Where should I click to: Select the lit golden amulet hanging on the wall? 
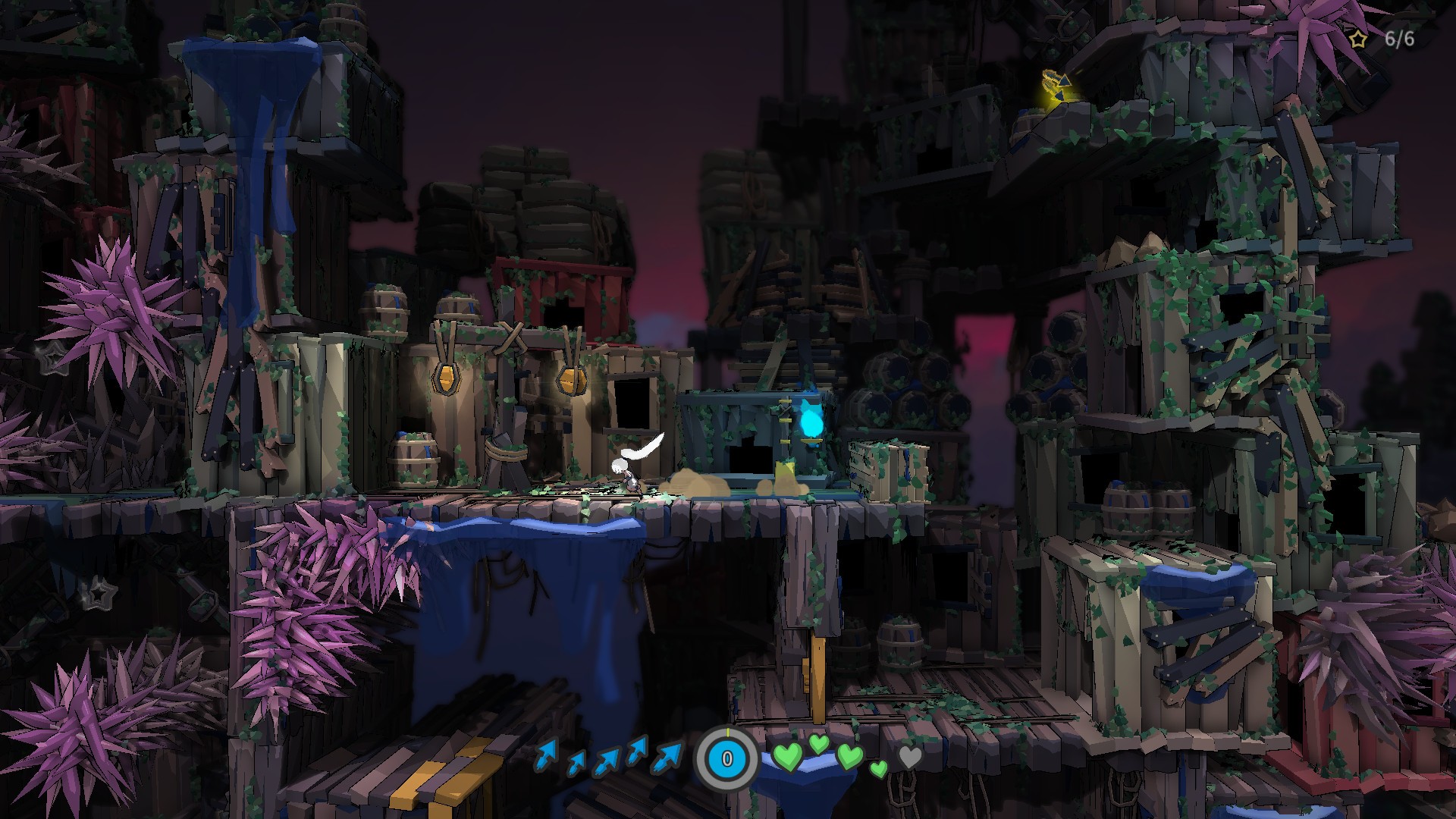(x=447, y=379)
